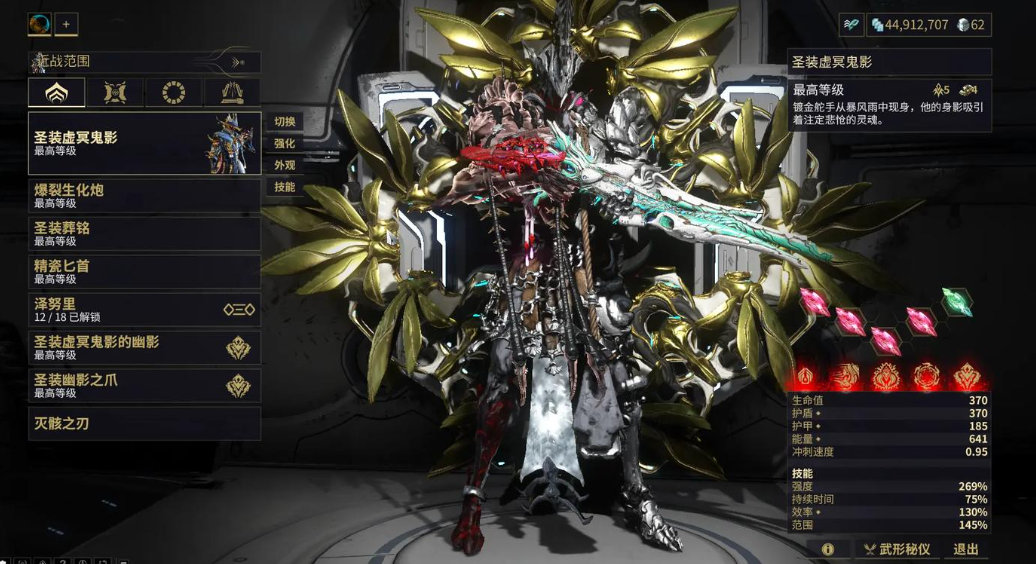Image resolution: width=1036 pixels, height=564 pixels.
Task: Show the 技能 abilities panel
Action: pos(285,187)
